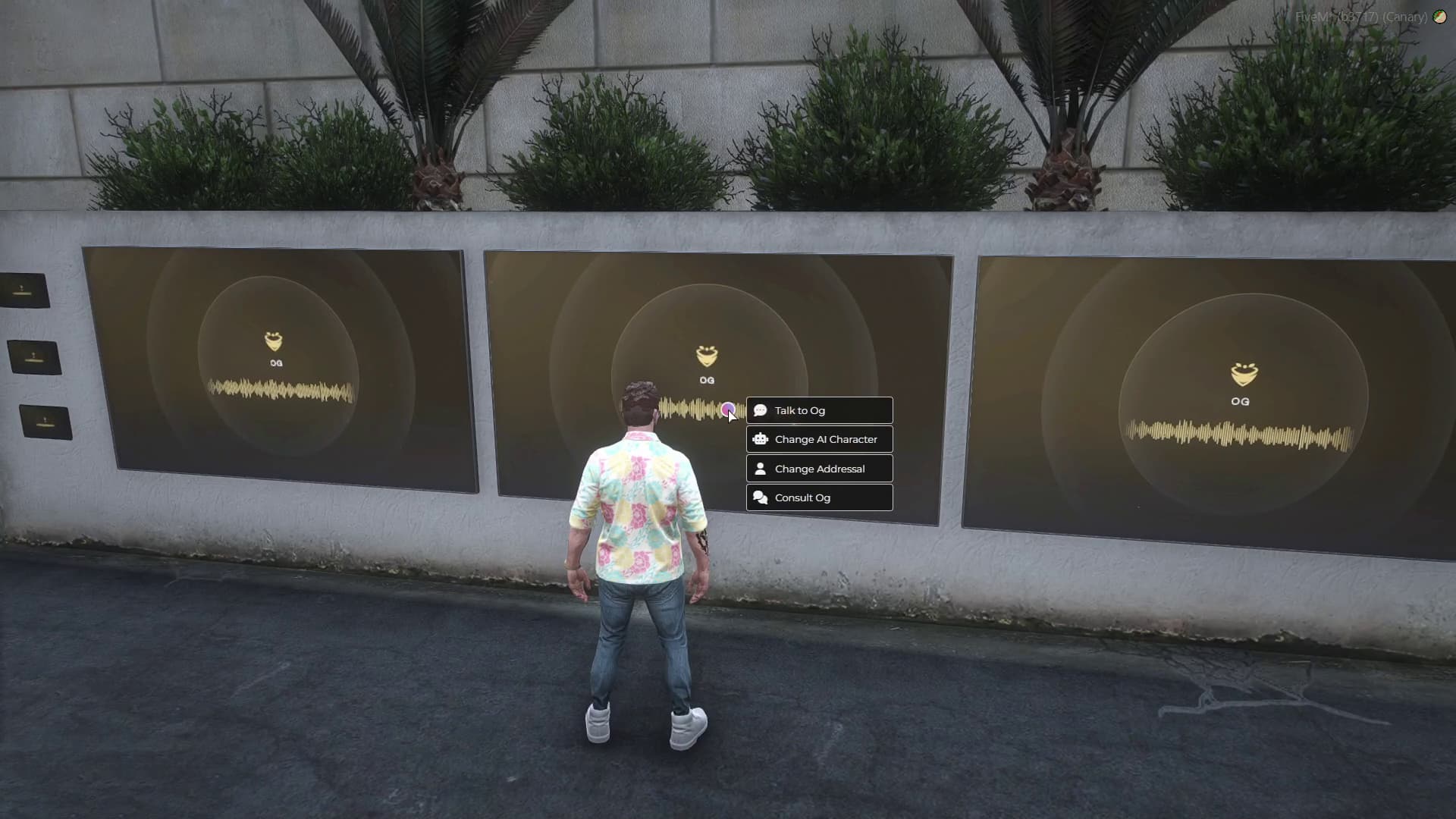The image size is (1456, 819).
Task: Select the robot icon for Change AI Character
Action: coord(761,438)
